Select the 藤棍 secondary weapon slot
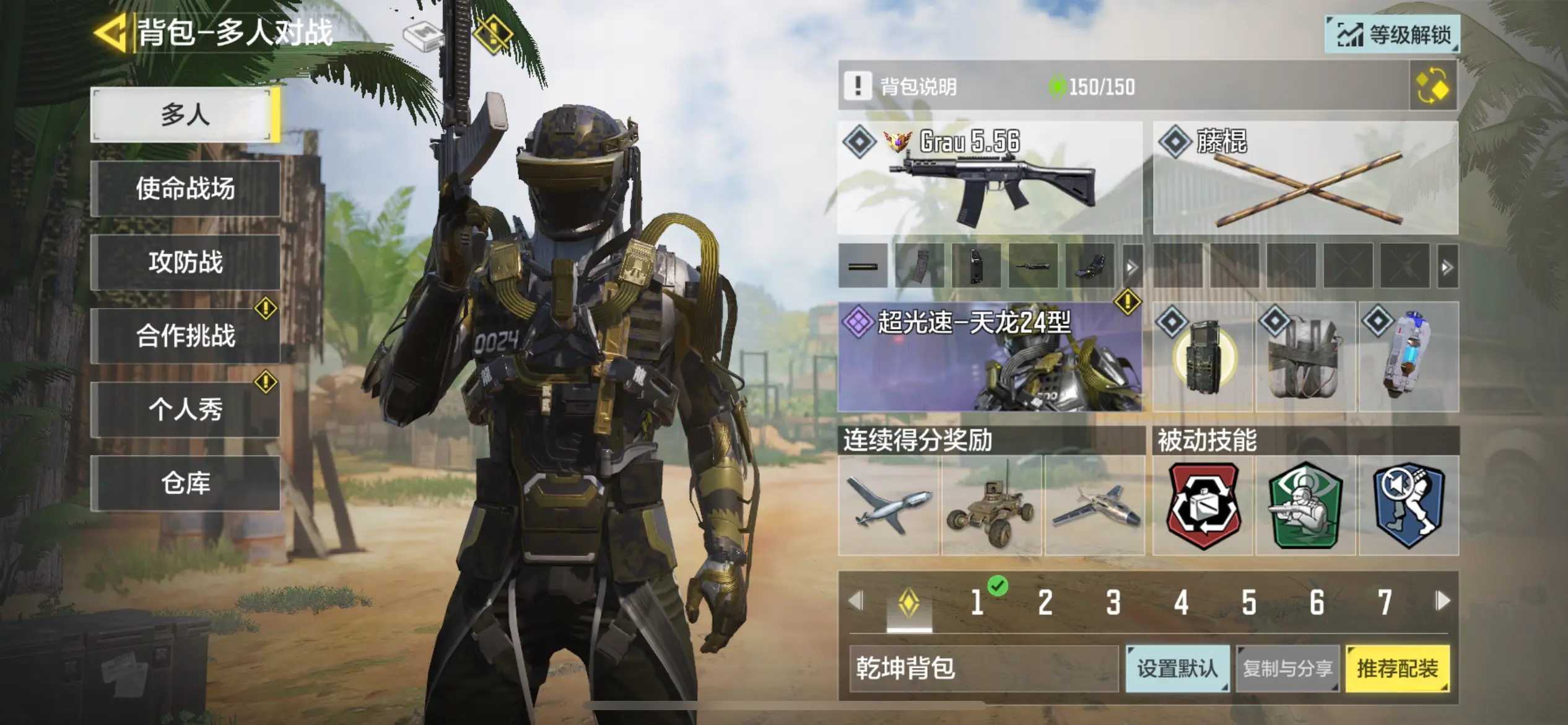The height and width of the screenshot is (725, 1568). 1305,178
